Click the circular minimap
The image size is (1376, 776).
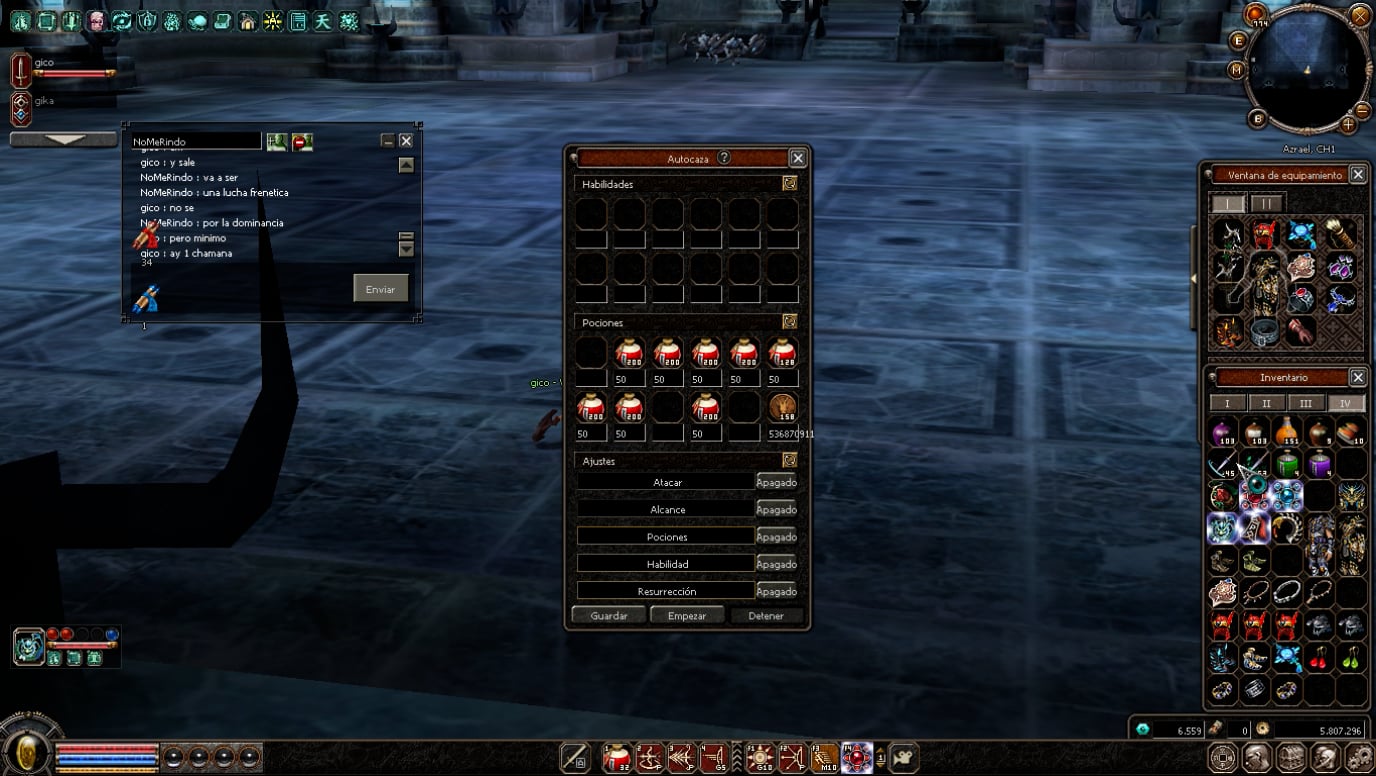tap(1307, 68)
